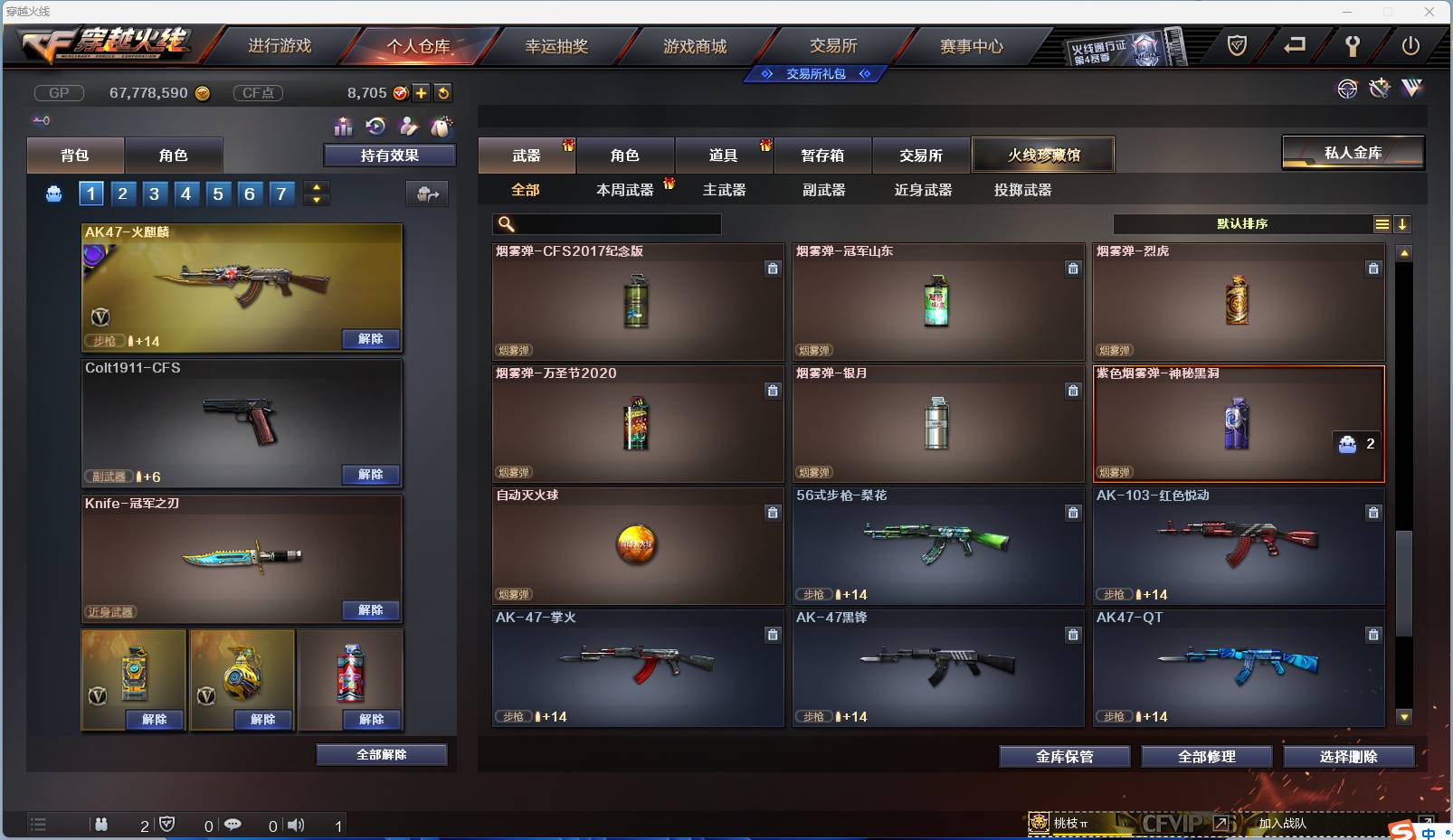Toggle descending sort arrow beside 默认排序
Screen dimensions: 1453x840
pyautogui.click(x=1402, y=223)
